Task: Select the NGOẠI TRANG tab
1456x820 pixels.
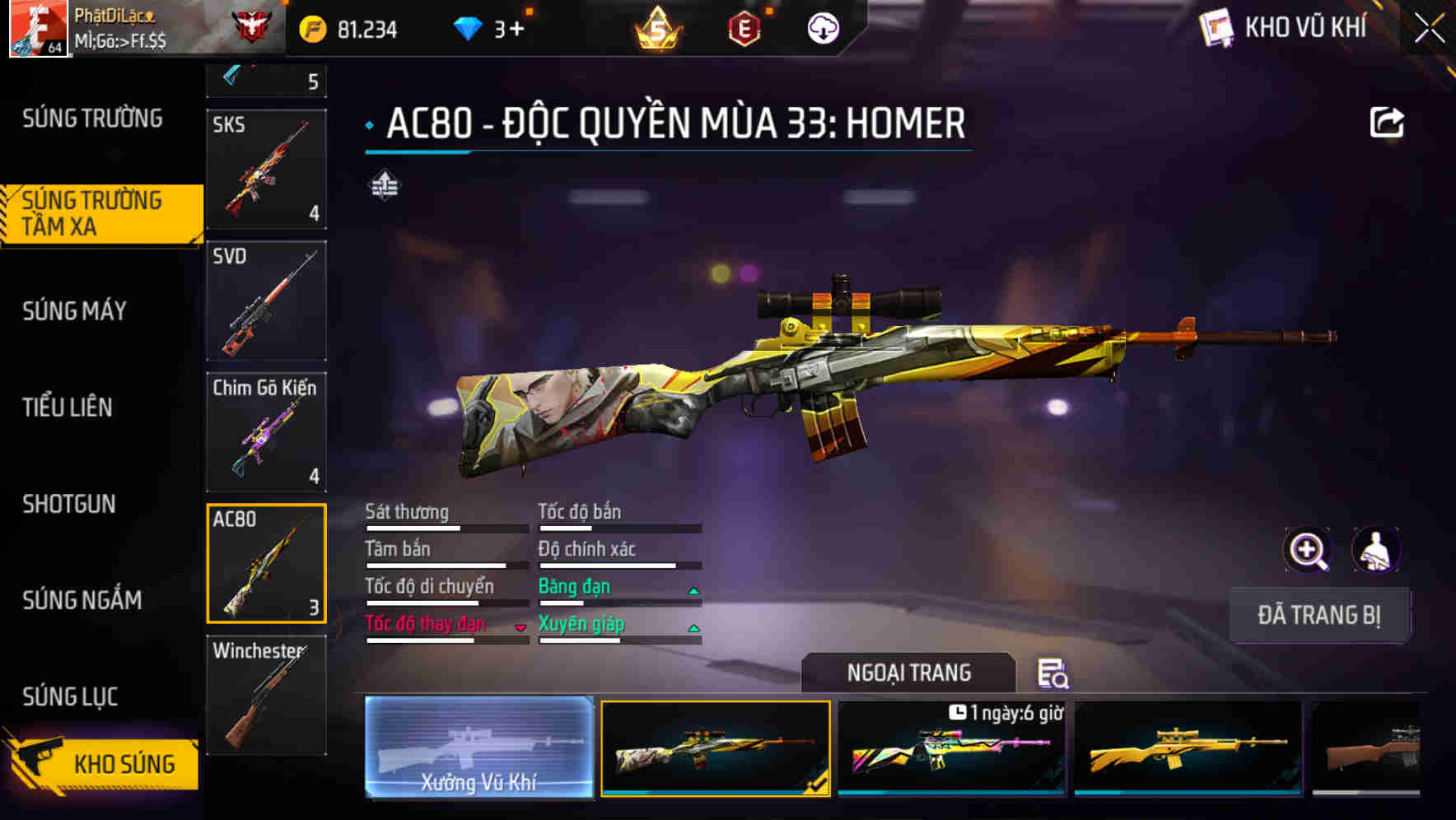Action: click(908, 672)
